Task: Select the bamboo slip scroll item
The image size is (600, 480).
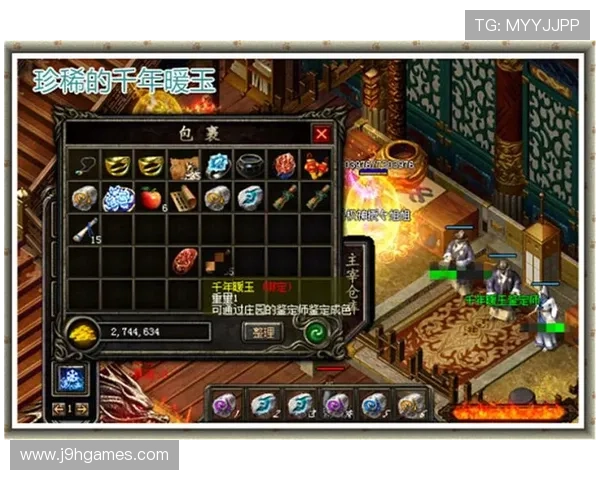Action: pyautogui.click(x=184, y=198)
